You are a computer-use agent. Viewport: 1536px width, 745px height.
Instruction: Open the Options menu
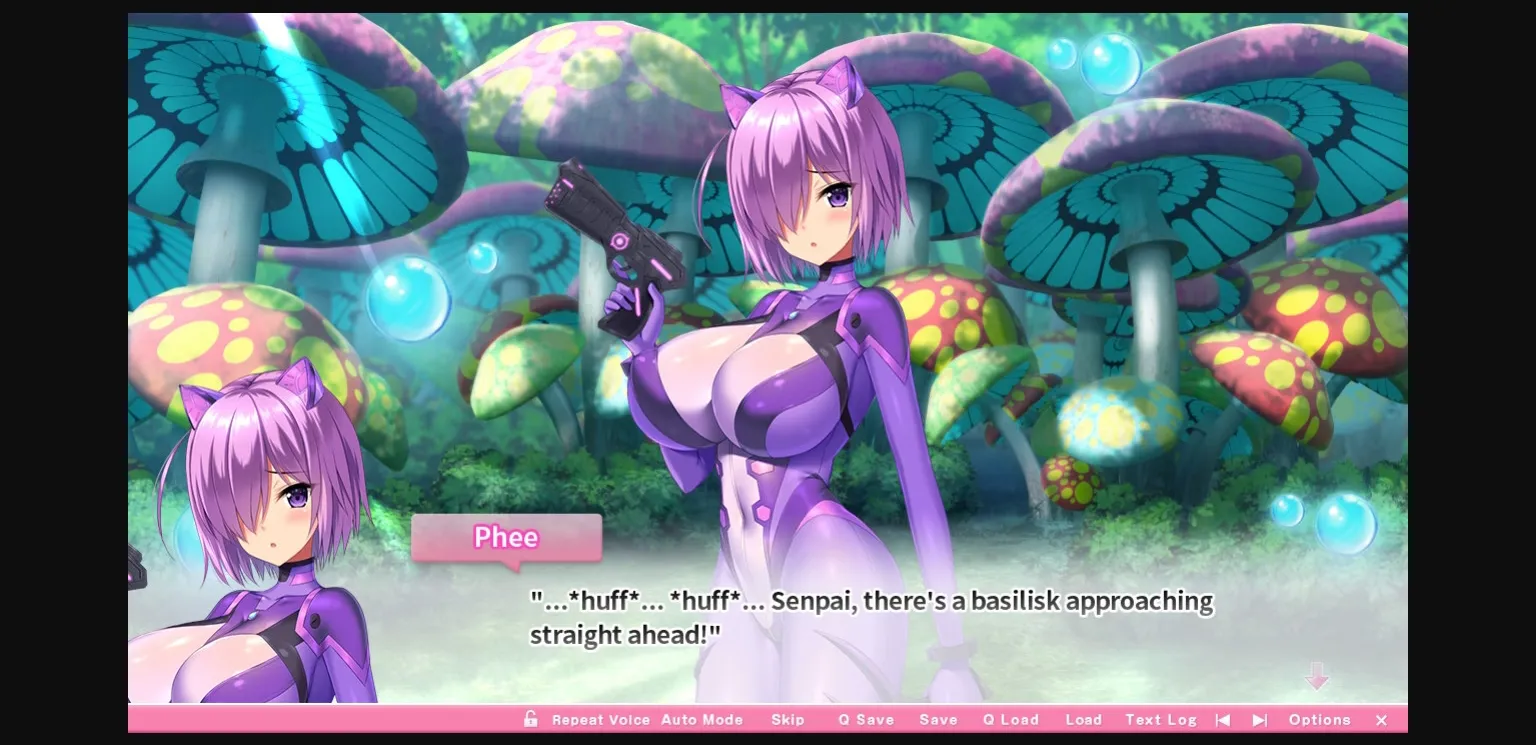[1319, 719]
